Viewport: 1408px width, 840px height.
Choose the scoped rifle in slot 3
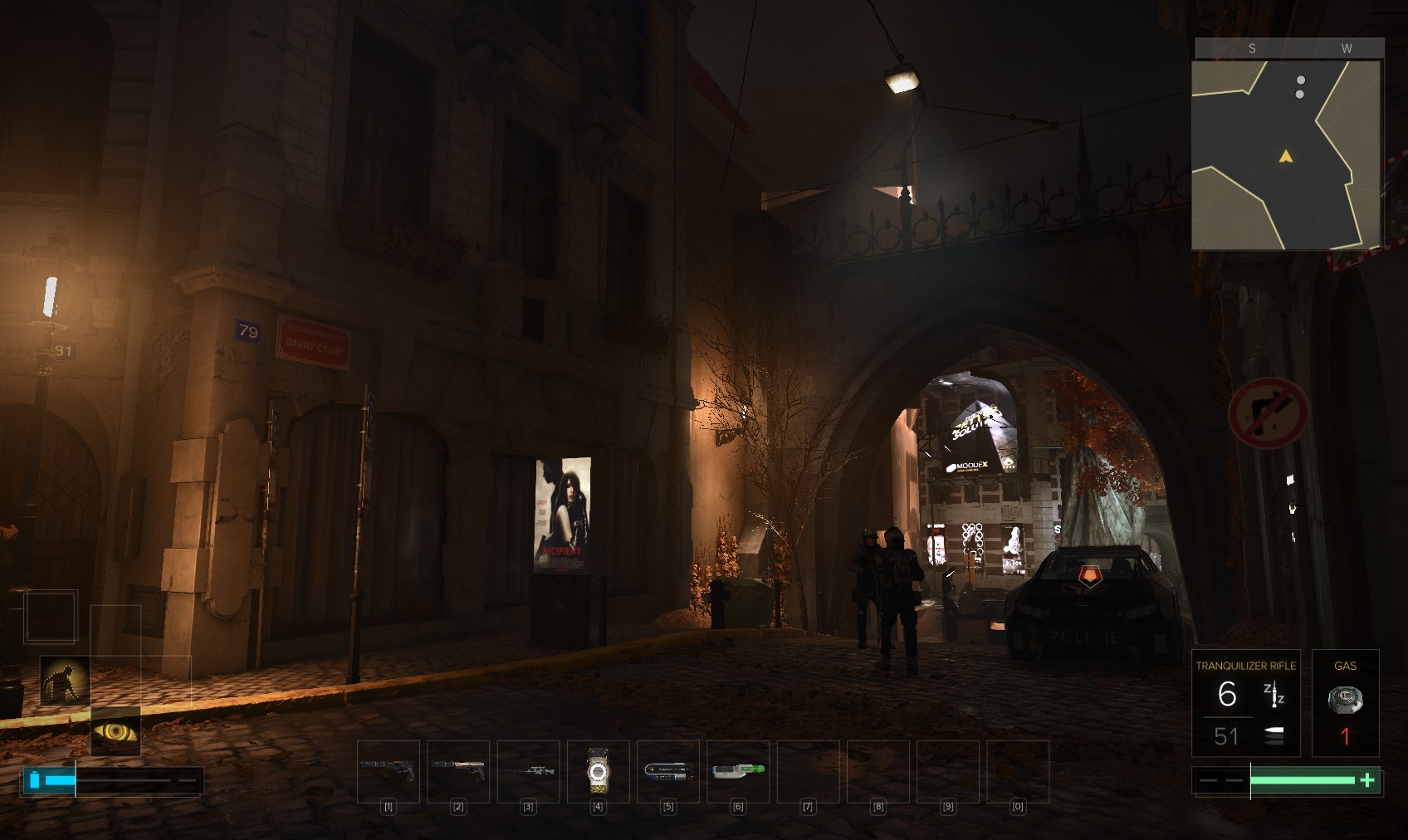tap(528, 770)
